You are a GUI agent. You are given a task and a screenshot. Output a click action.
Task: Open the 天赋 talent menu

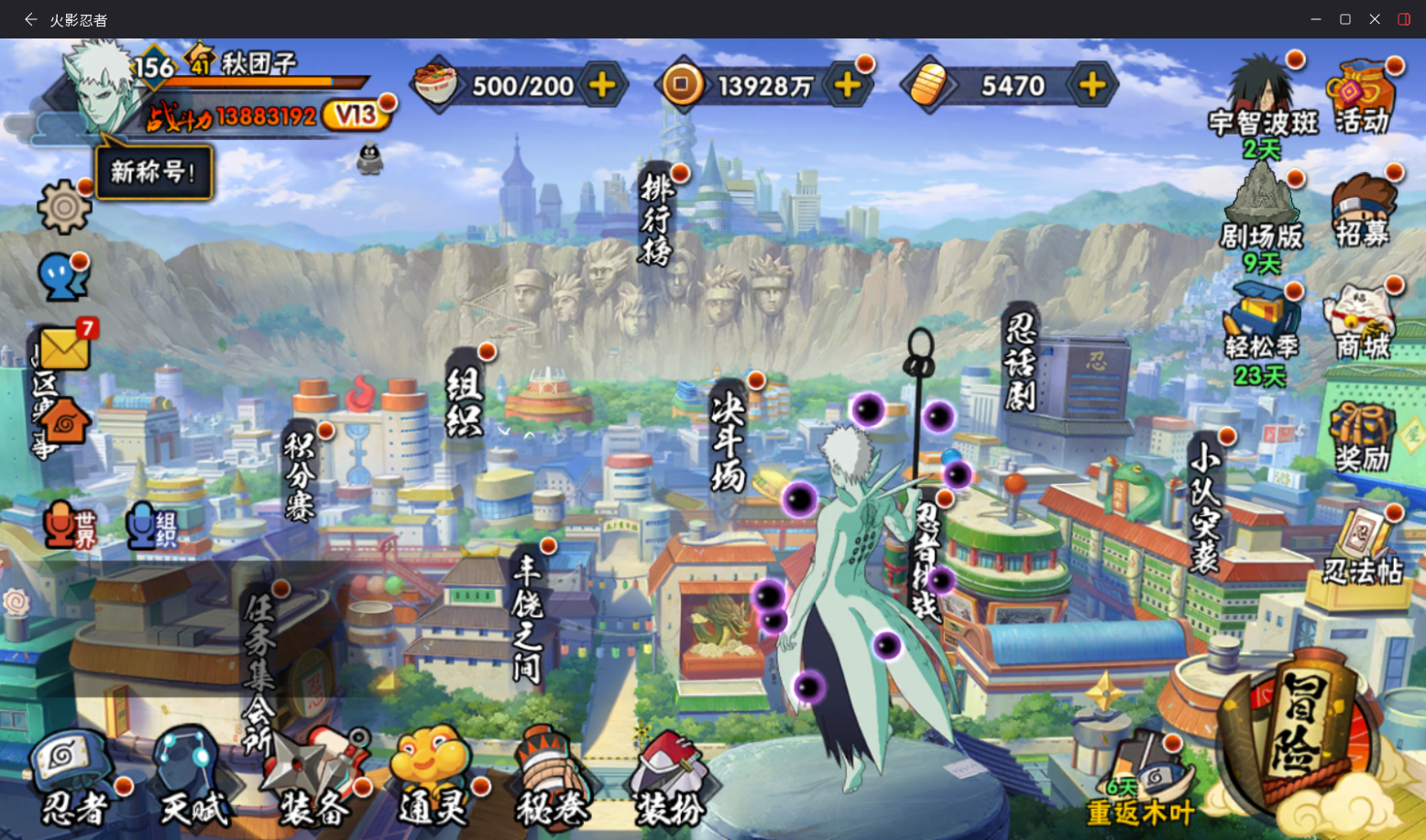point(192,780)
